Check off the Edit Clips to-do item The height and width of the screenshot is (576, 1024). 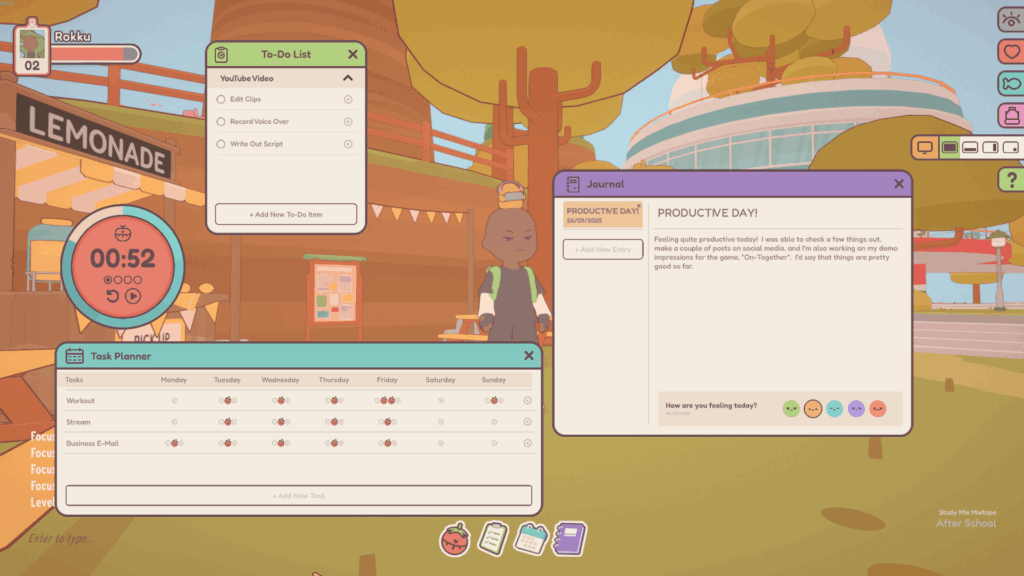221,99
